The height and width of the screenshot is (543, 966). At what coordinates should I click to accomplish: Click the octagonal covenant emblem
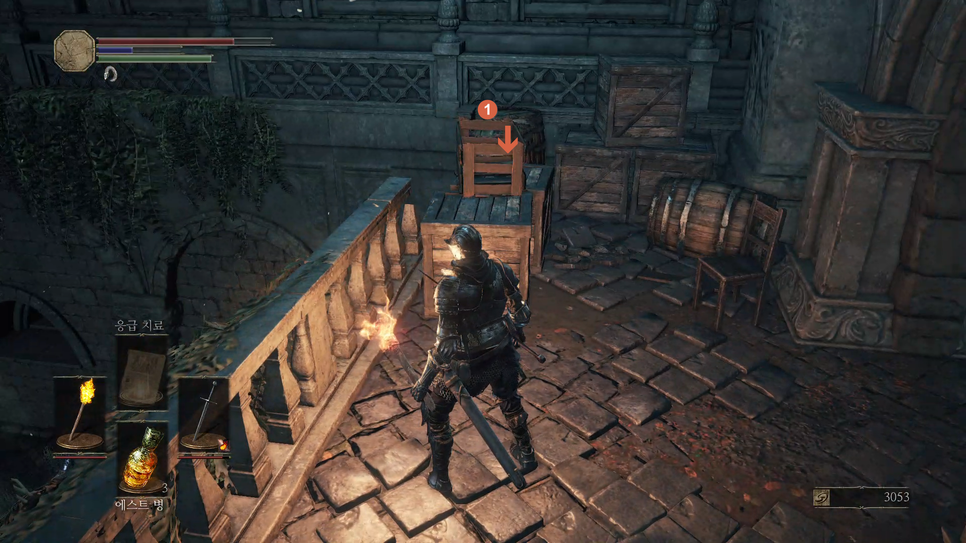click(74, 50)
